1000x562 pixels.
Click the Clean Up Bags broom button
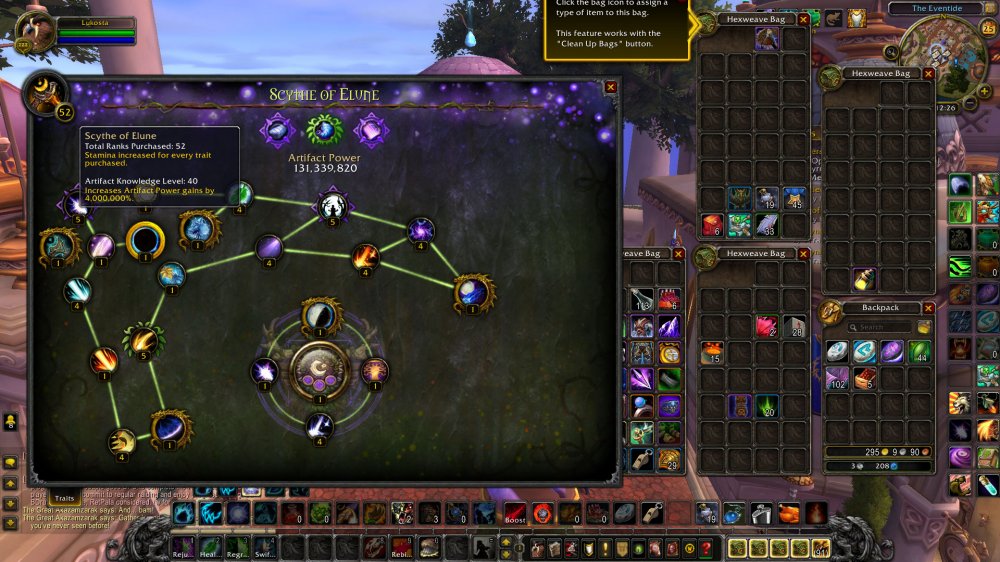(925, 327)
